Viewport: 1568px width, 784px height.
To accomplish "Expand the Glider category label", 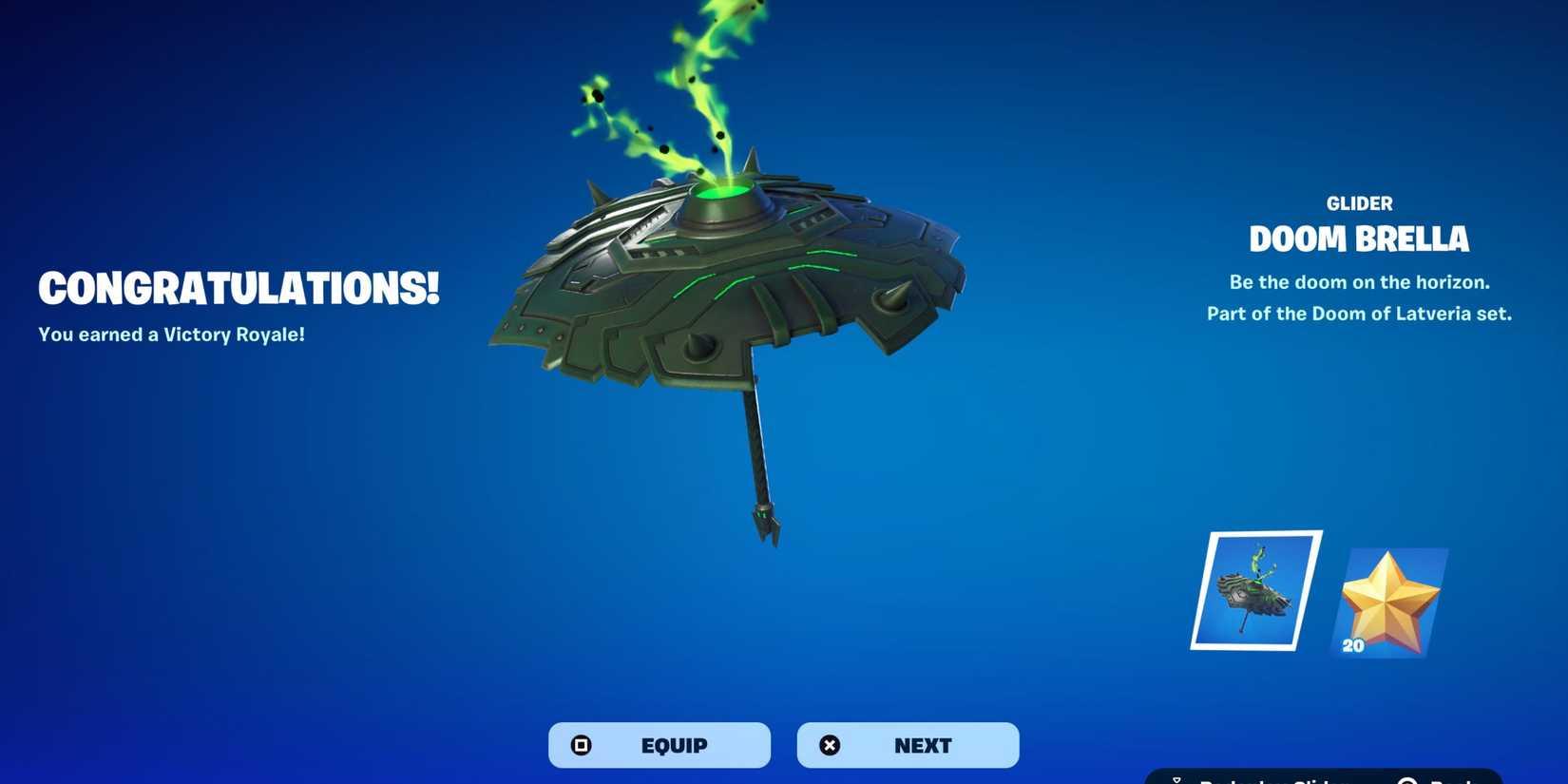I will (1359, 202).
